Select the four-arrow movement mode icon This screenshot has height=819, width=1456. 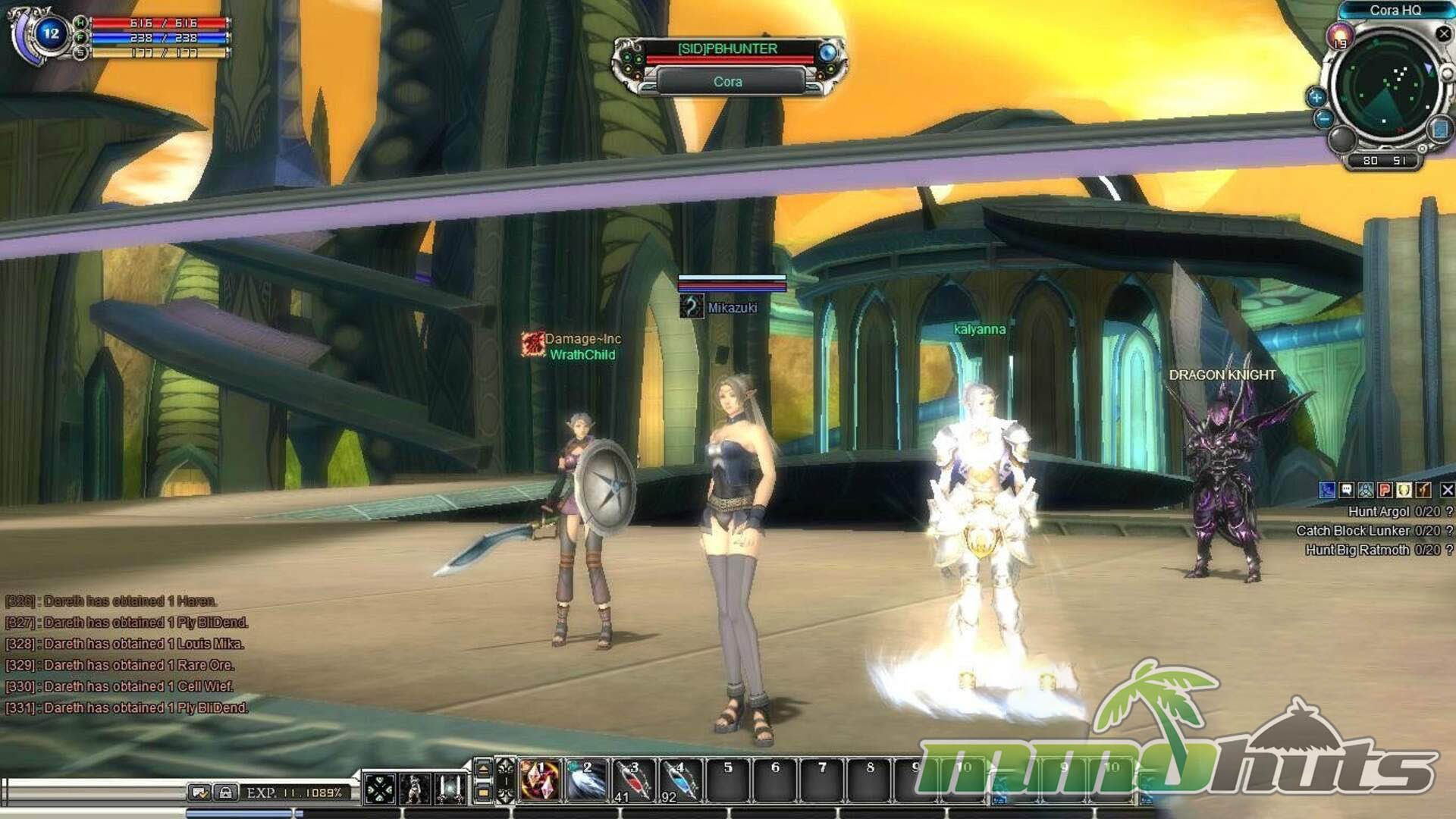[379, 789]
